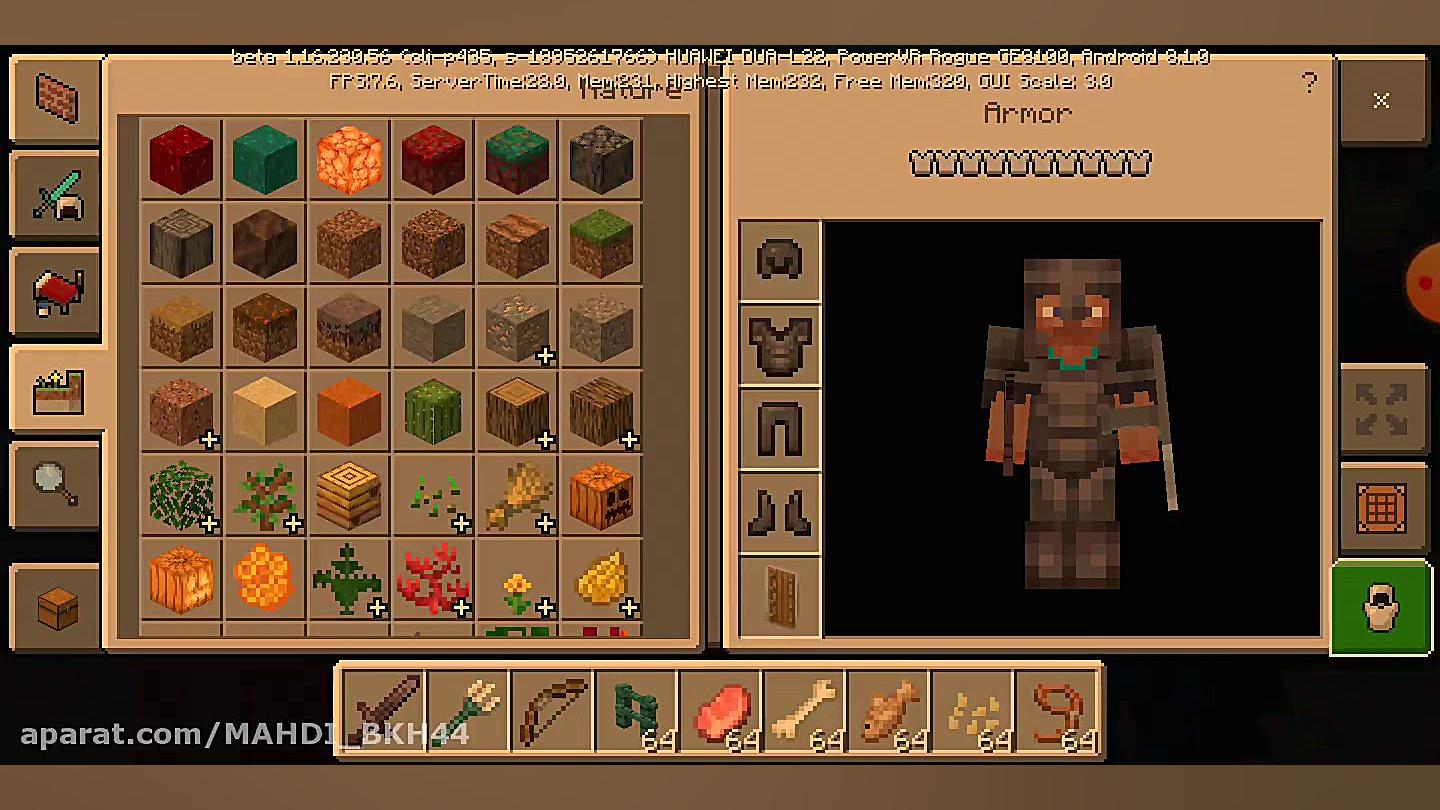Open the Search magnifier tab

[56, 484]
